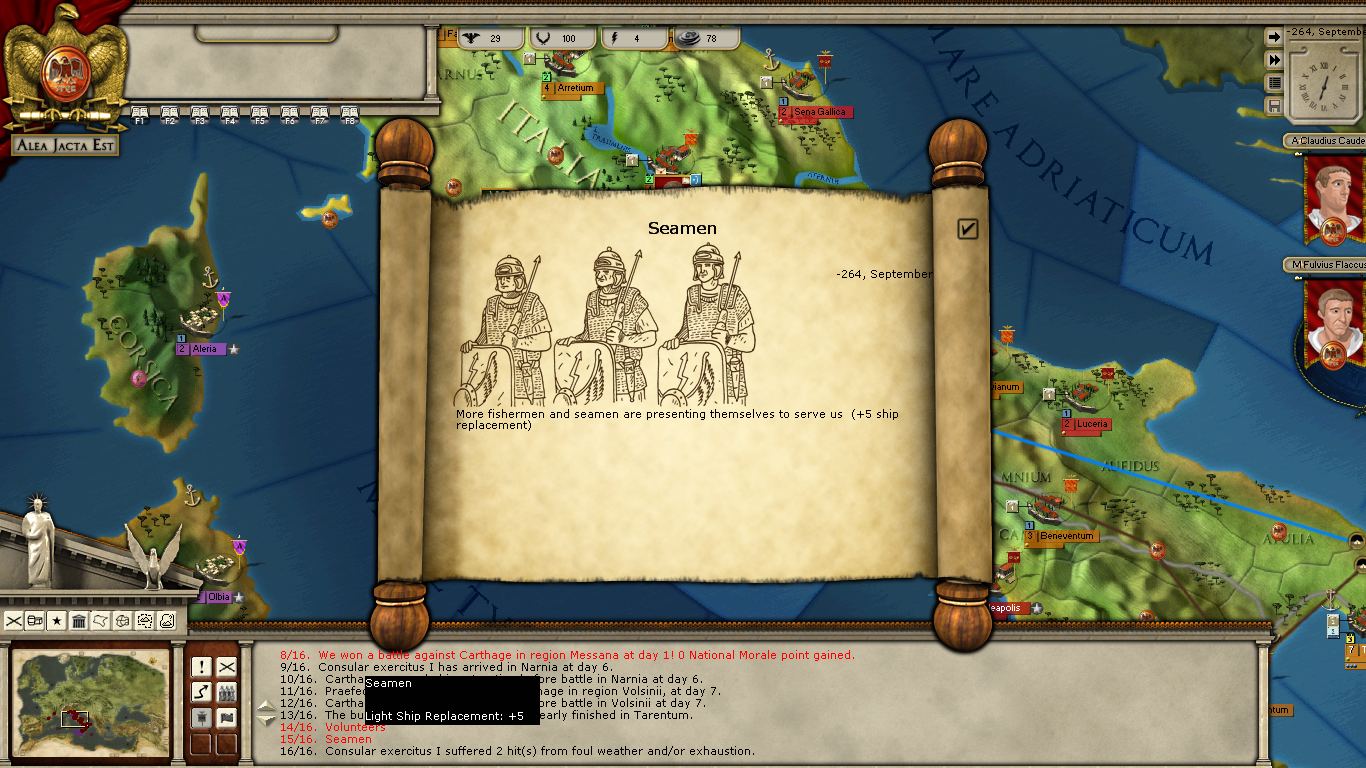This screenshot has height=768, width=1366.
Task: Click the golden Roman eagle emblem
Action: pos(65,68)
